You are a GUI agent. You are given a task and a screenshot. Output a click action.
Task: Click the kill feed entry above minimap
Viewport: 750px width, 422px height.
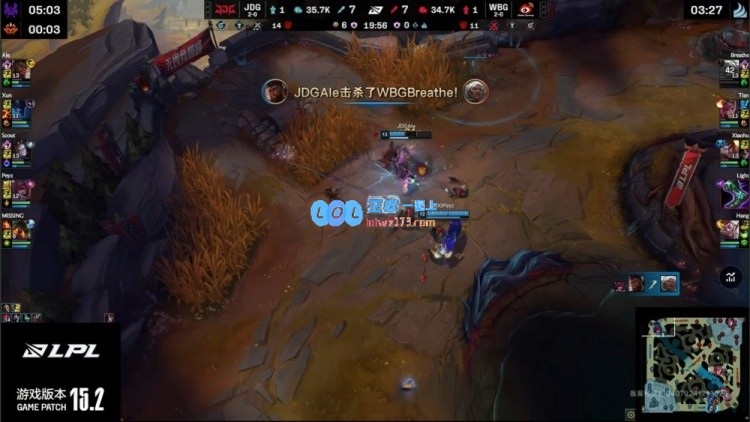point(648,284)
